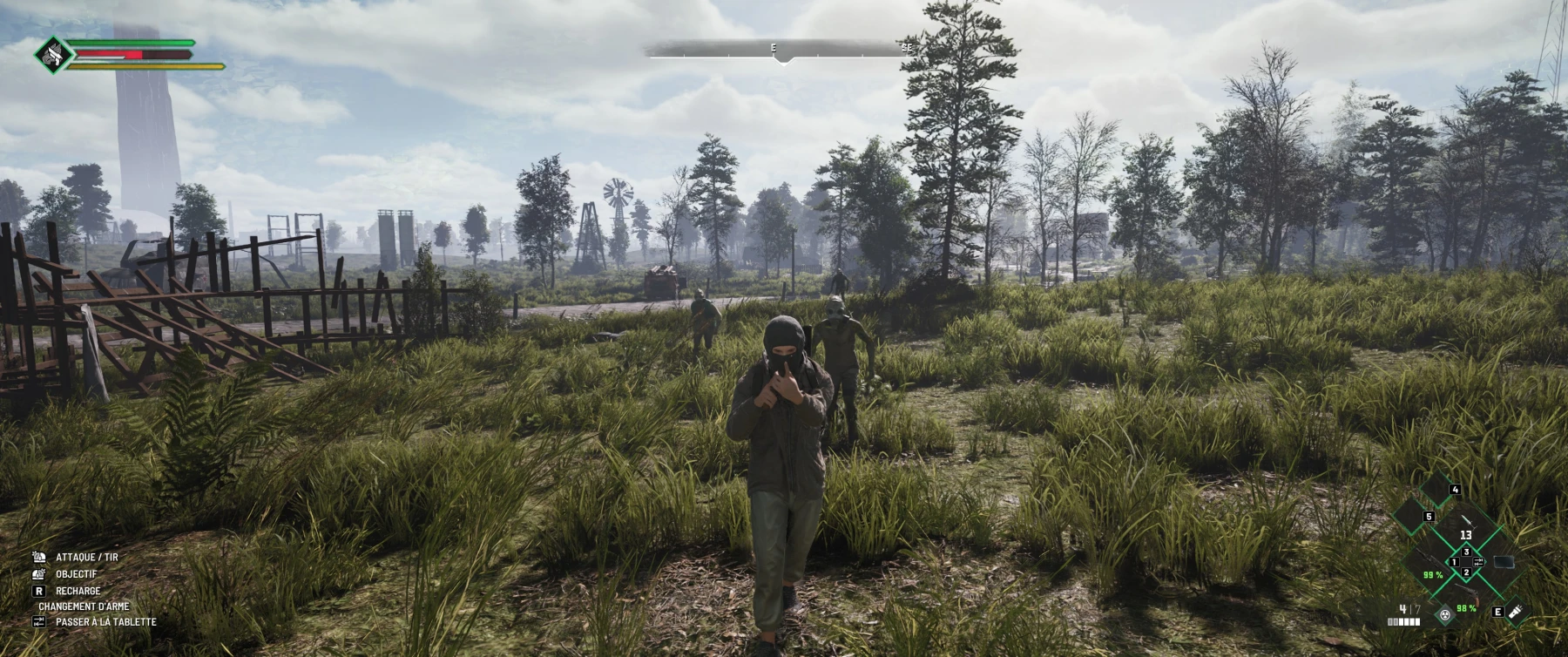Expand quick-slot 5 on the wheel's left

[x=1429, y=517]
